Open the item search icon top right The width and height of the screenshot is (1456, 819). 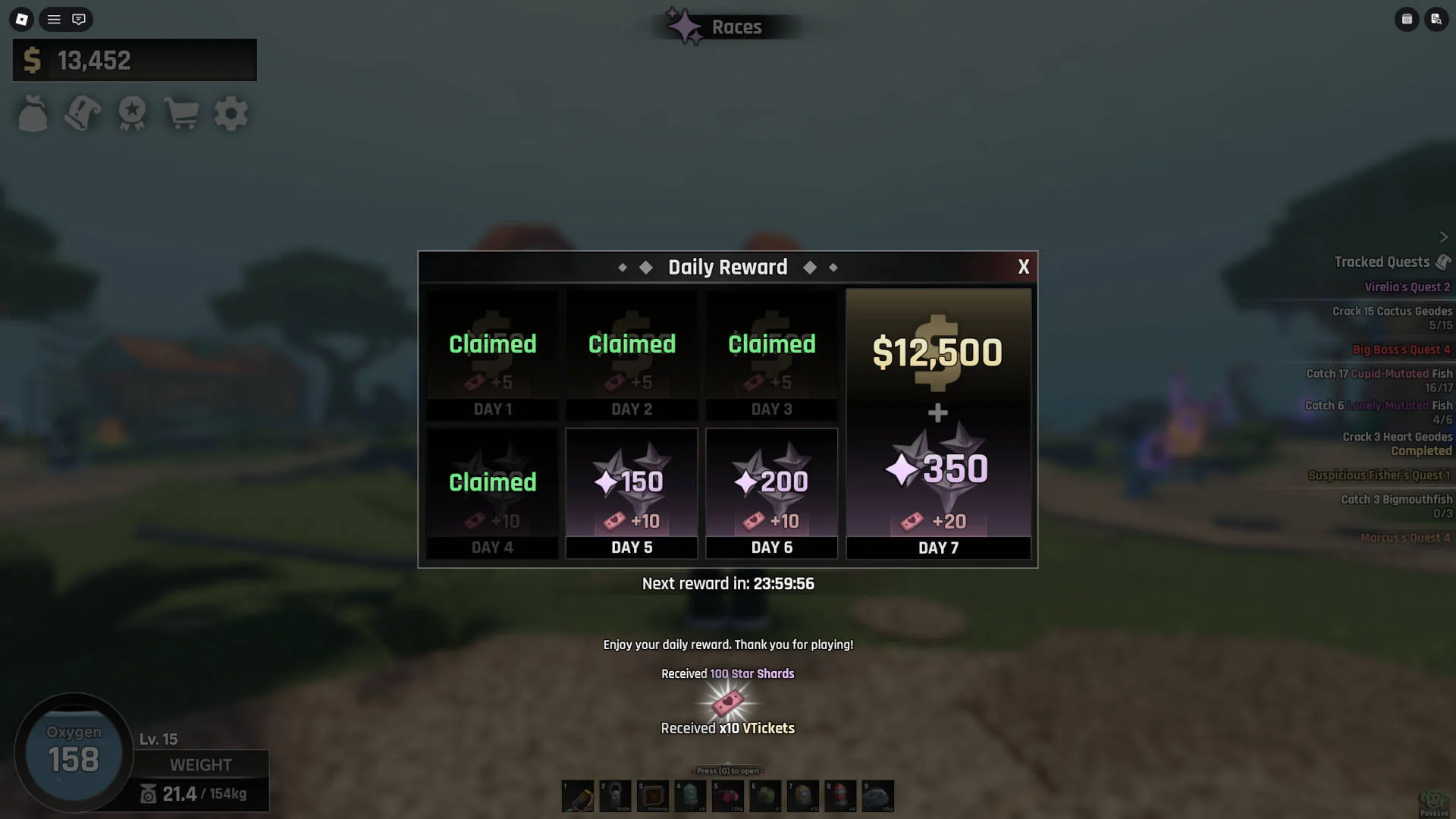pos(1437,19)
